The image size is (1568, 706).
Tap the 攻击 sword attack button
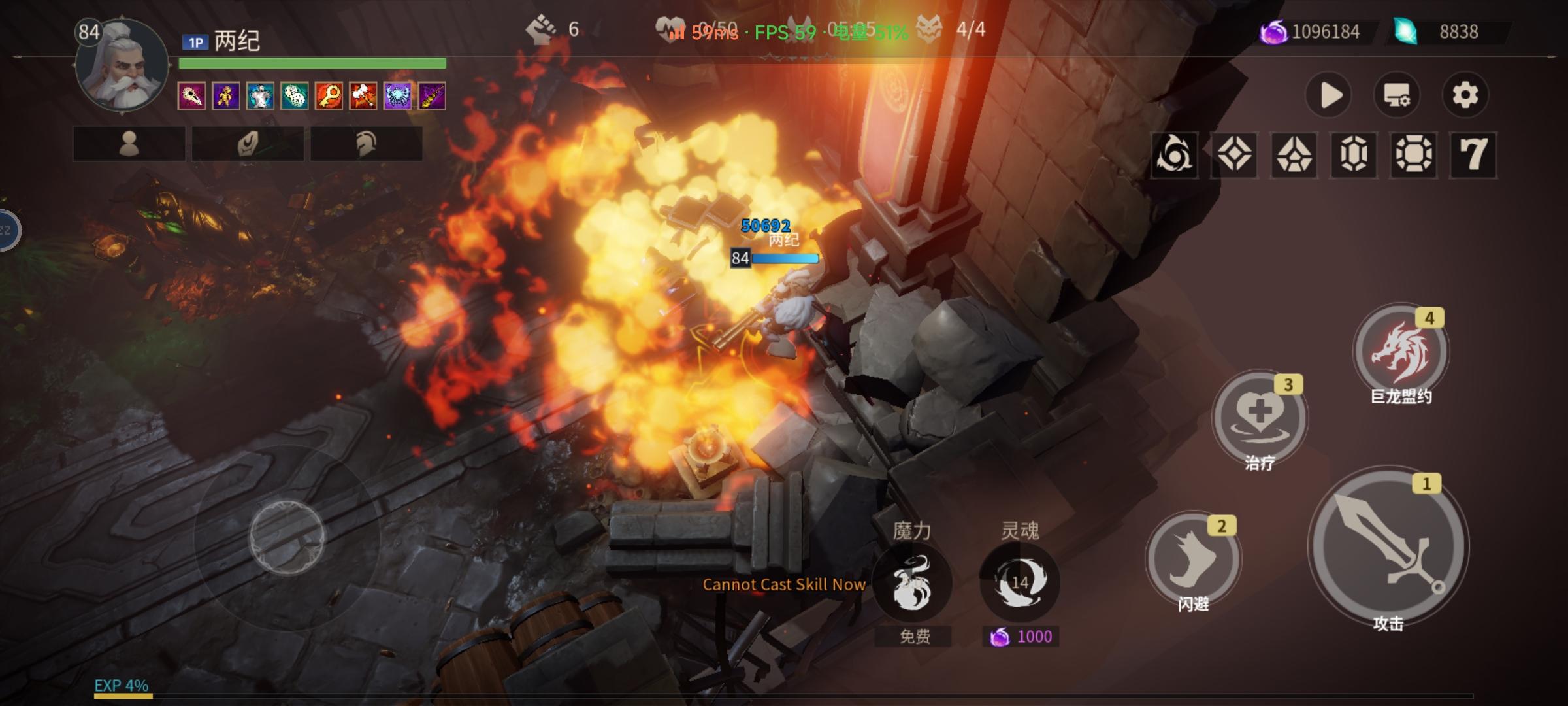tap(1388, 546)
